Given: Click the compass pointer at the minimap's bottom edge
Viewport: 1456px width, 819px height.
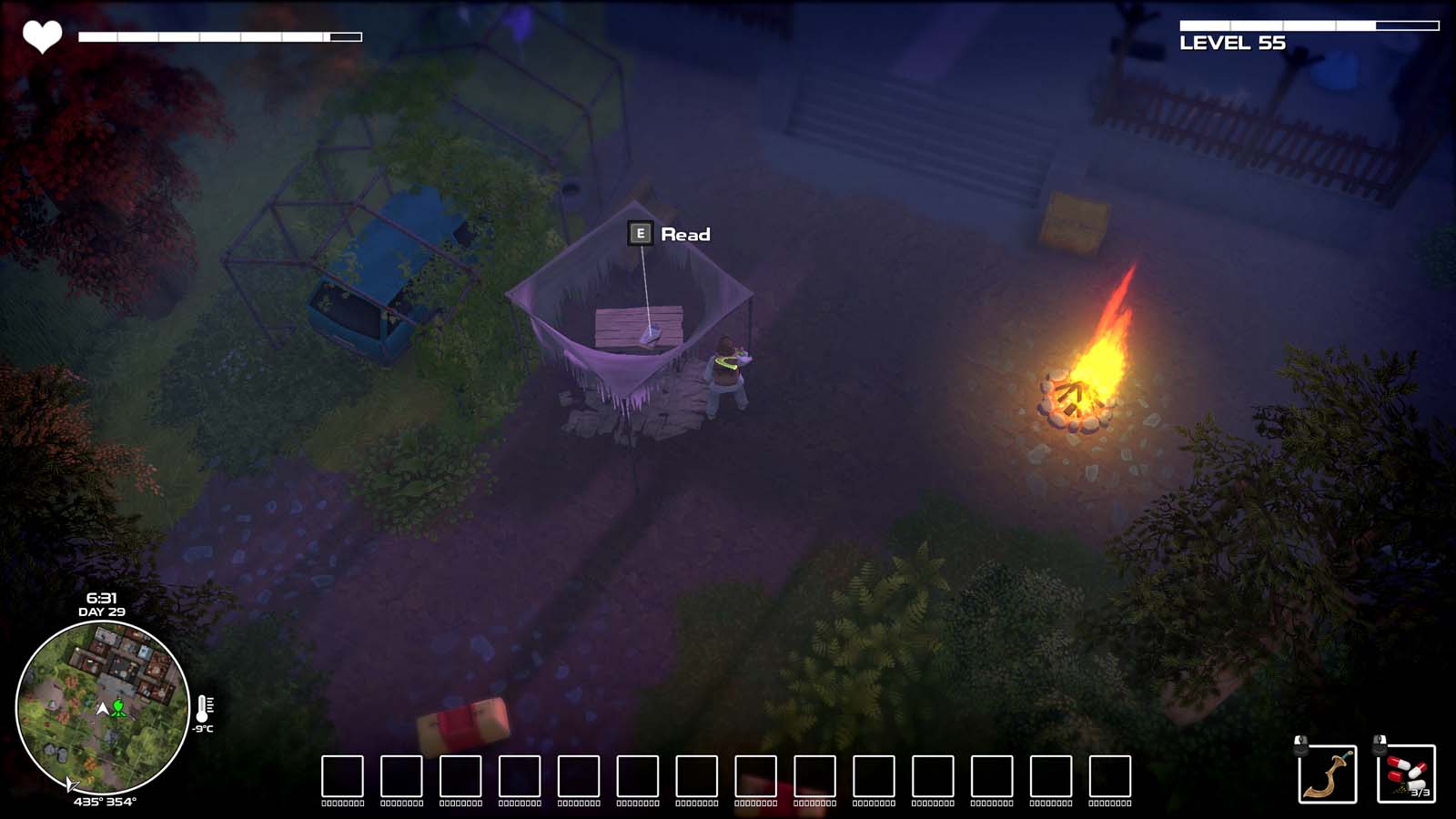Looking at the screenshot, I should [x=71, y=784].
